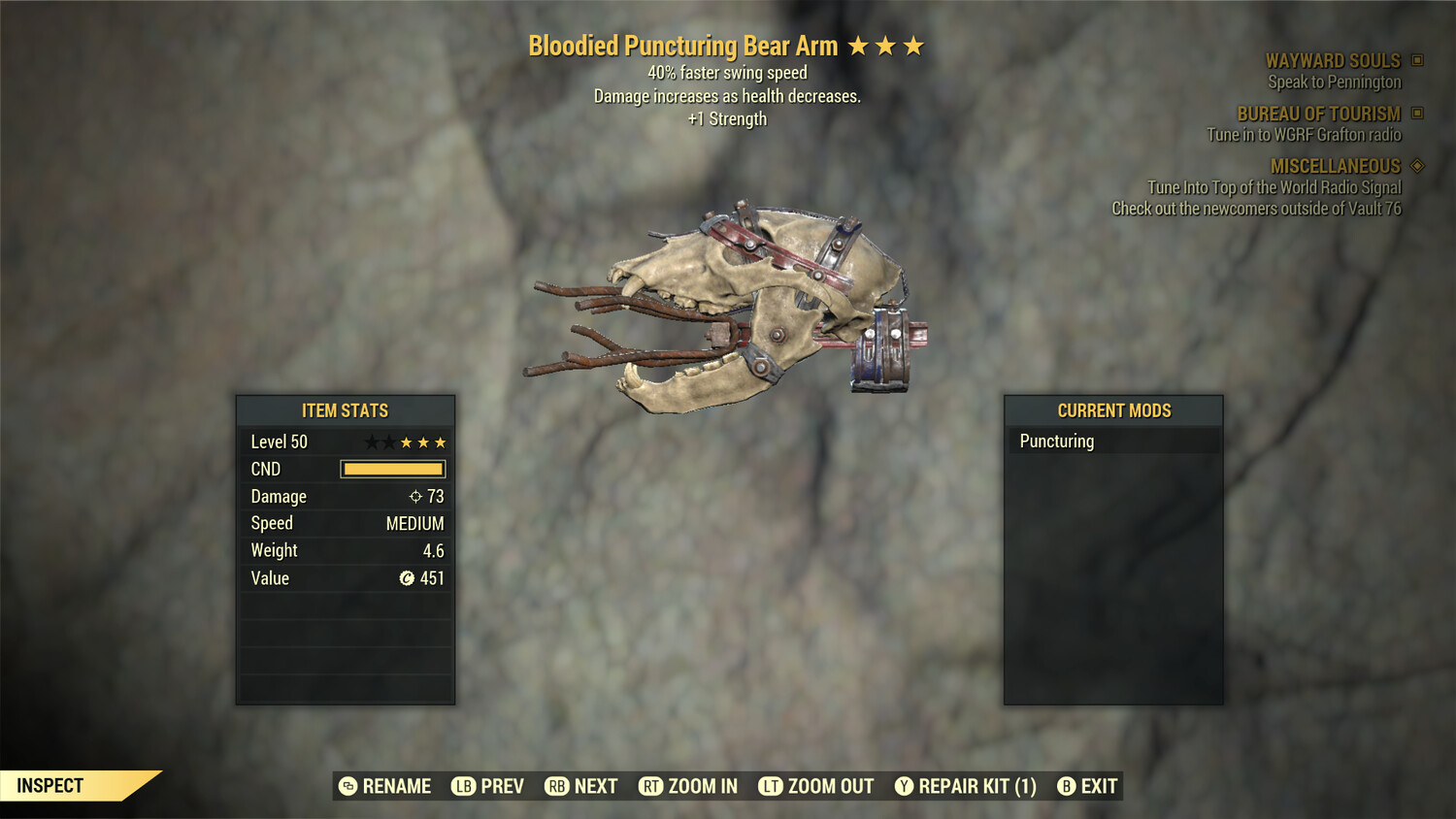This screenshot has width=1456, height=819.
Task: Exit the inspect screen
Action: (1088, 786)
